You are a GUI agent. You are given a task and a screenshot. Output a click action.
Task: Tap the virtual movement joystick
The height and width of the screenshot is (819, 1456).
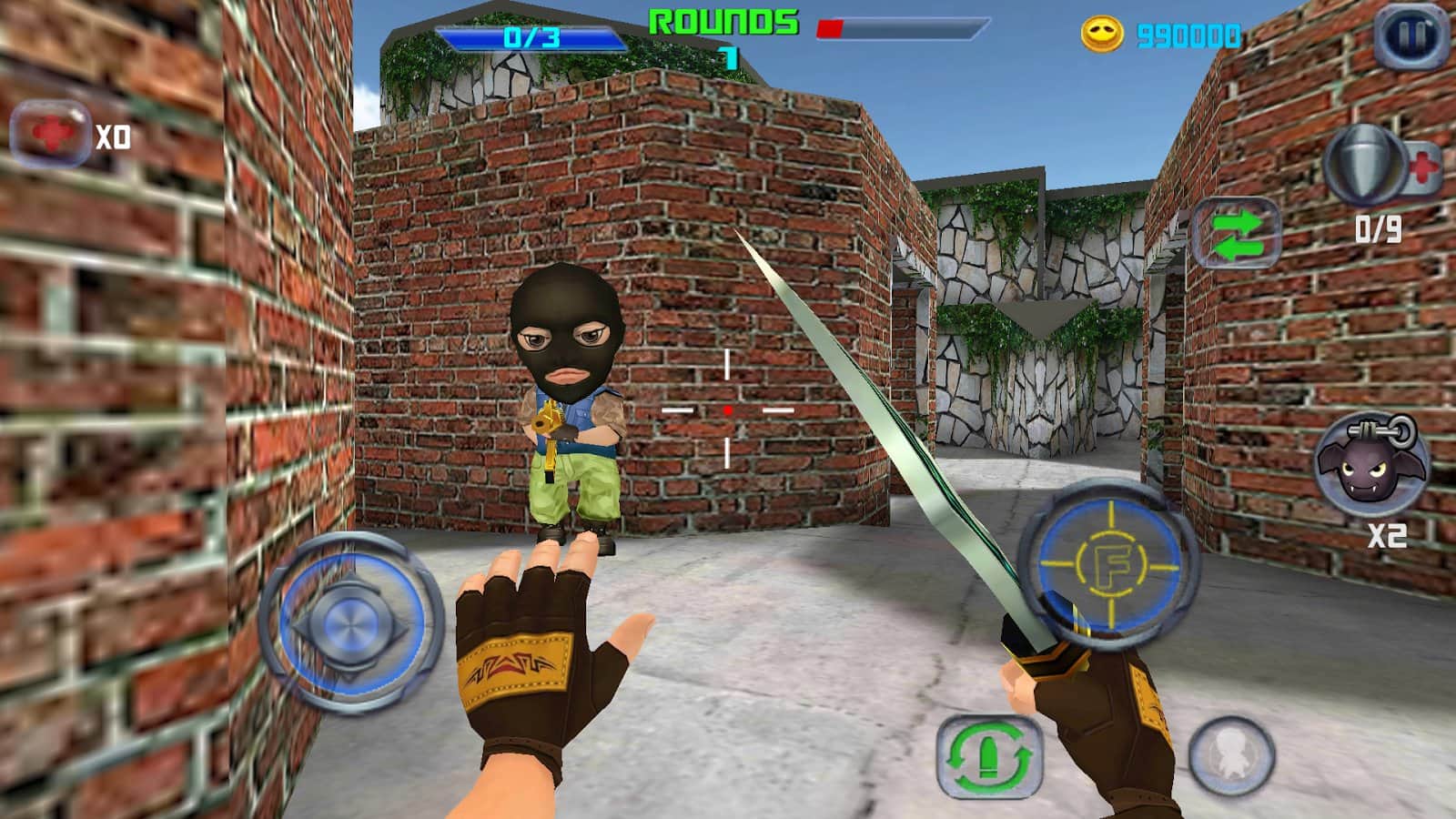pos(350,623)
